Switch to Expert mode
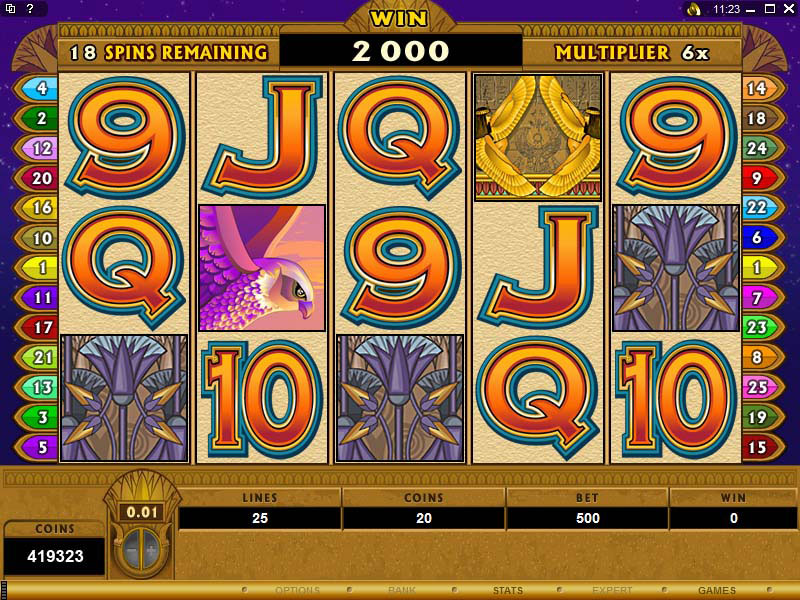The height and width of the screenshot is (600, 800). coord(612,591)
